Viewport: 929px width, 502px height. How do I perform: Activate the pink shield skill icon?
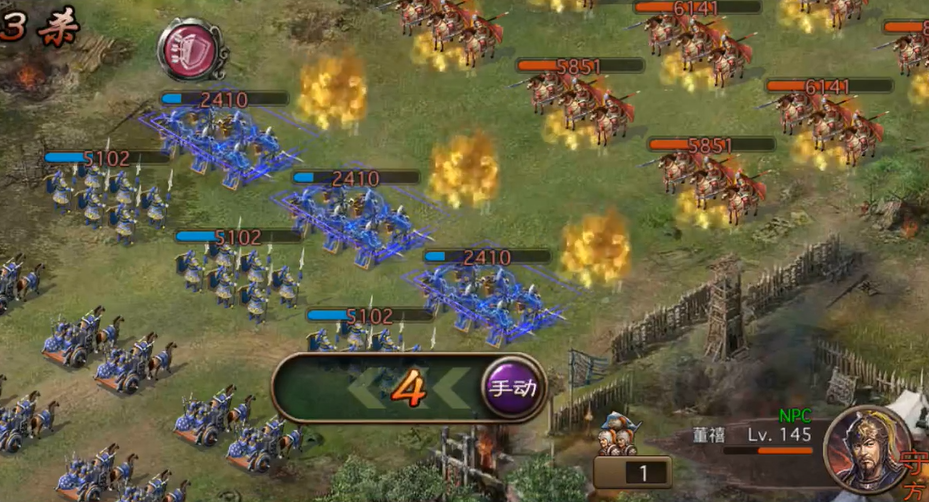tap(190, 50)
